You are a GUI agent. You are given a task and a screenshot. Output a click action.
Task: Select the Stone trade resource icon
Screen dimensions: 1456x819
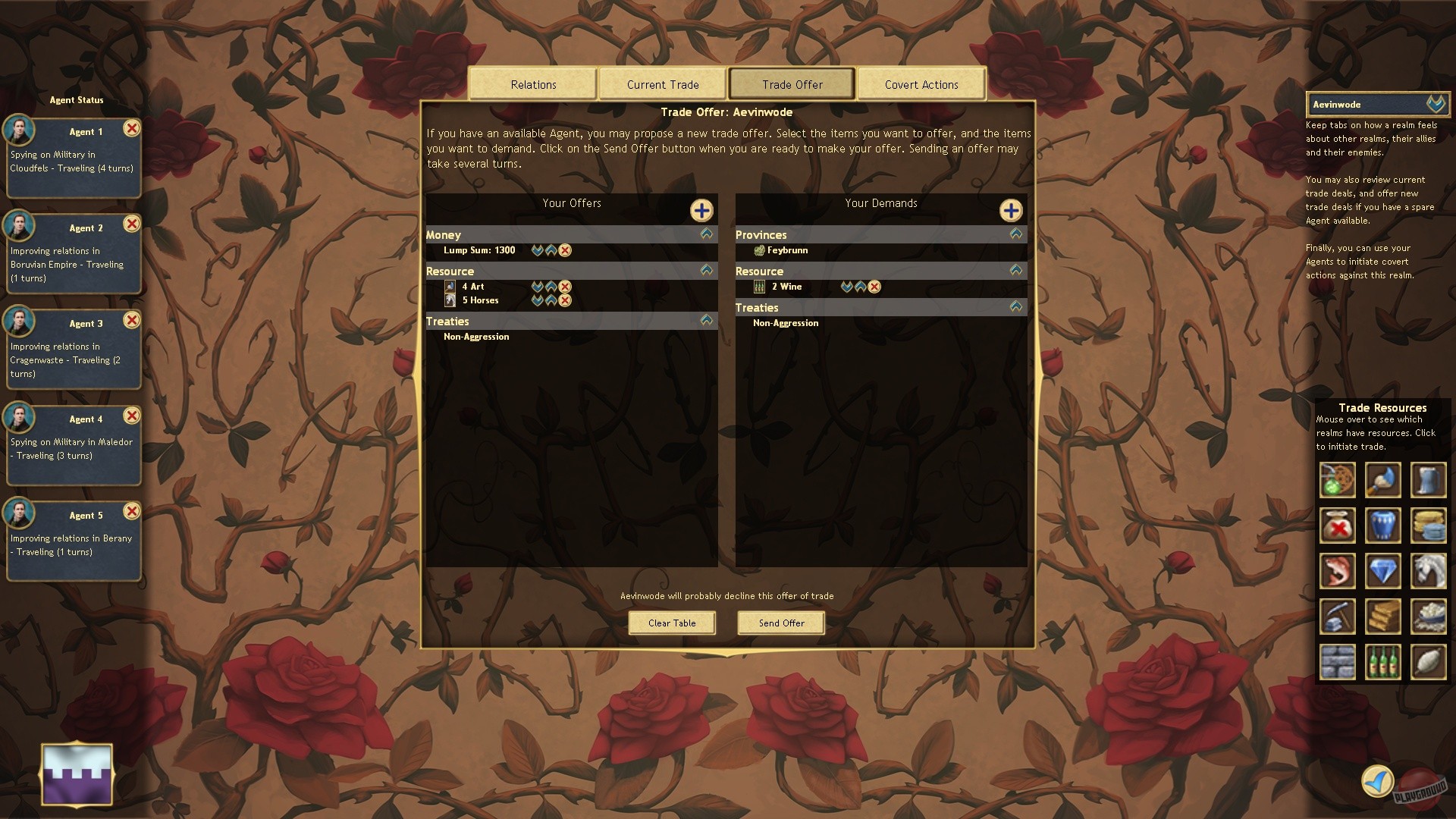[x=1337, y=662]
